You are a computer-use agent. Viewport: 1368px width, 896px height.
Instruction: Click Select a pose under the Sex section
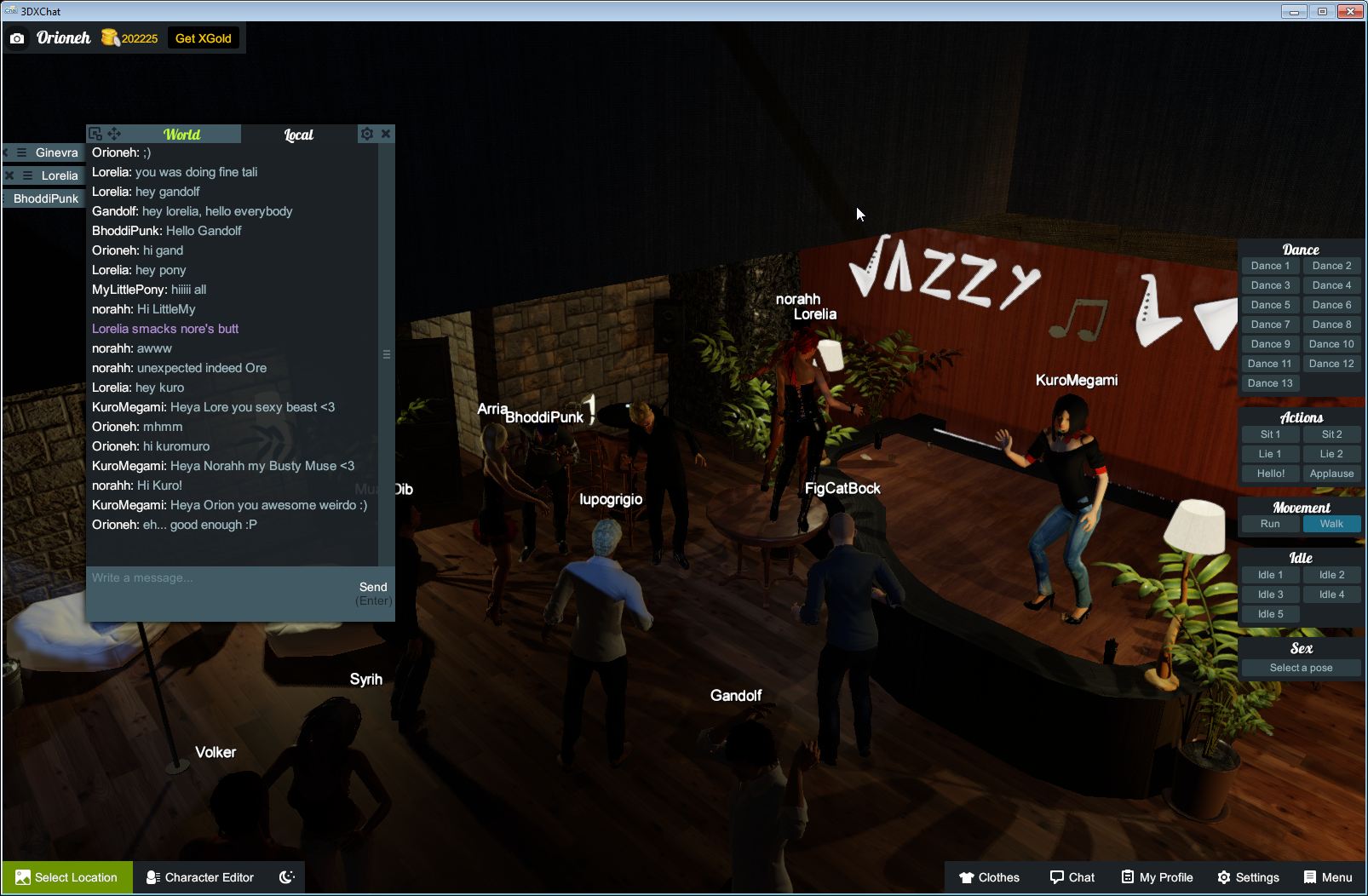point(1301,668)
